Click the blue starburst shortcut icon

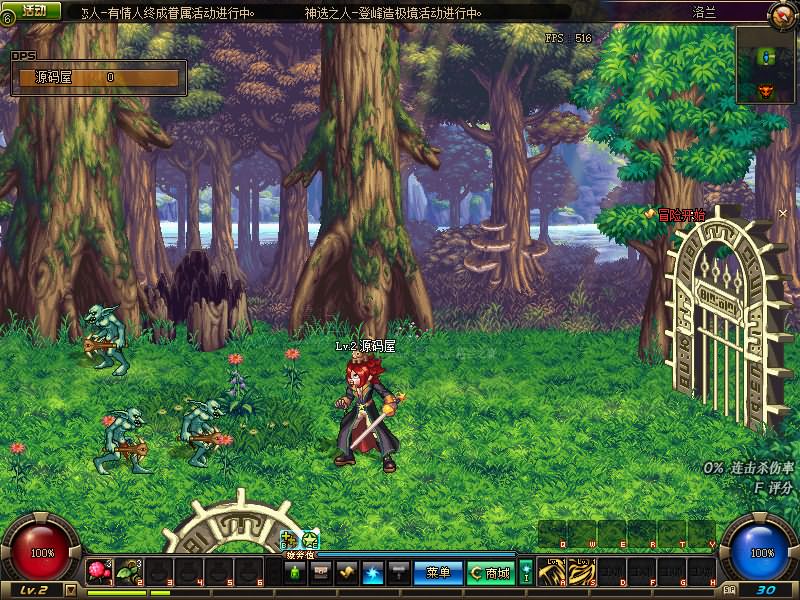click(x=373, y=573)
